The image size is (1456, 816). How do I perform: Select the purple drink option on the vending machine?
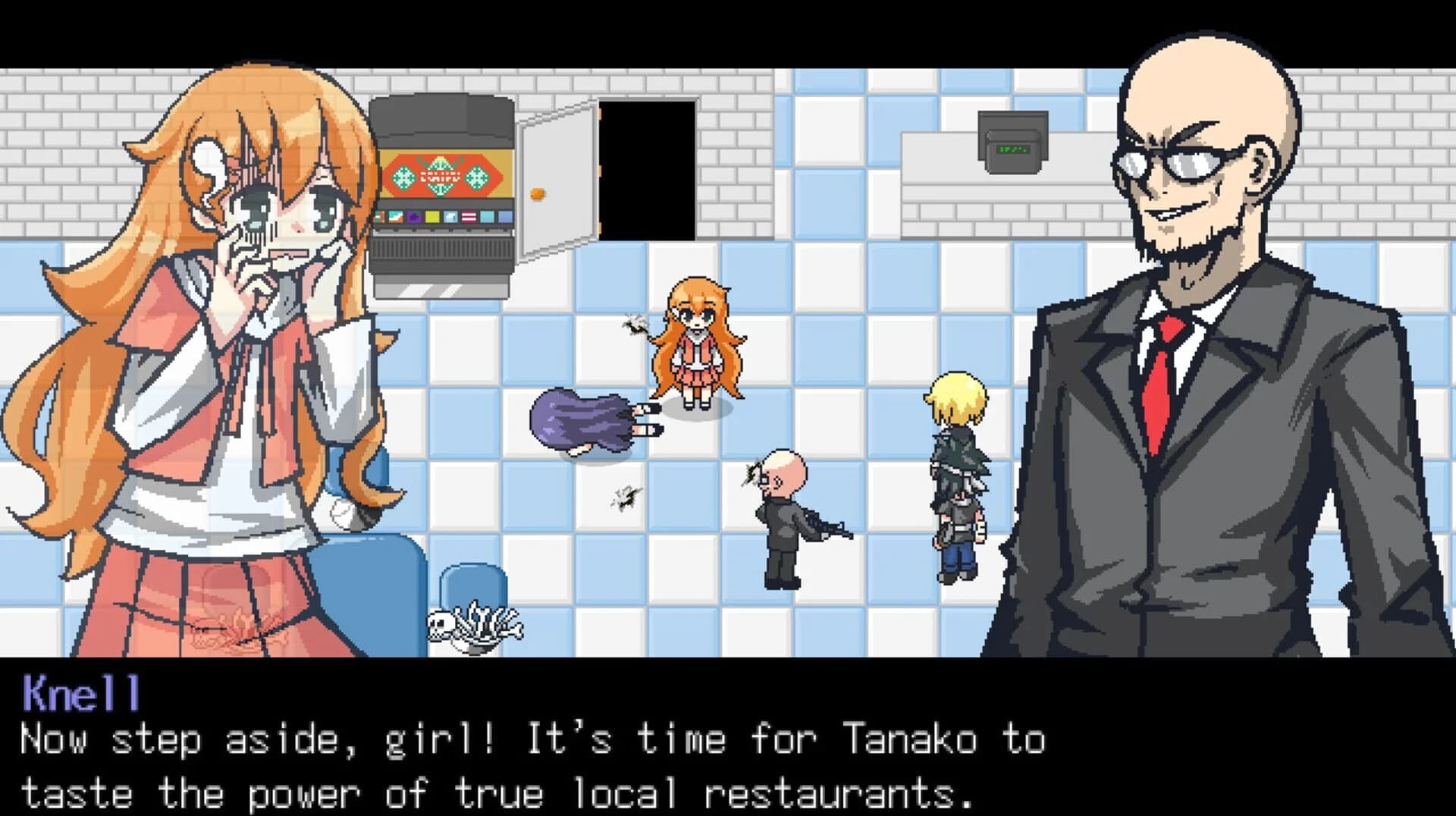click(414, 216)
